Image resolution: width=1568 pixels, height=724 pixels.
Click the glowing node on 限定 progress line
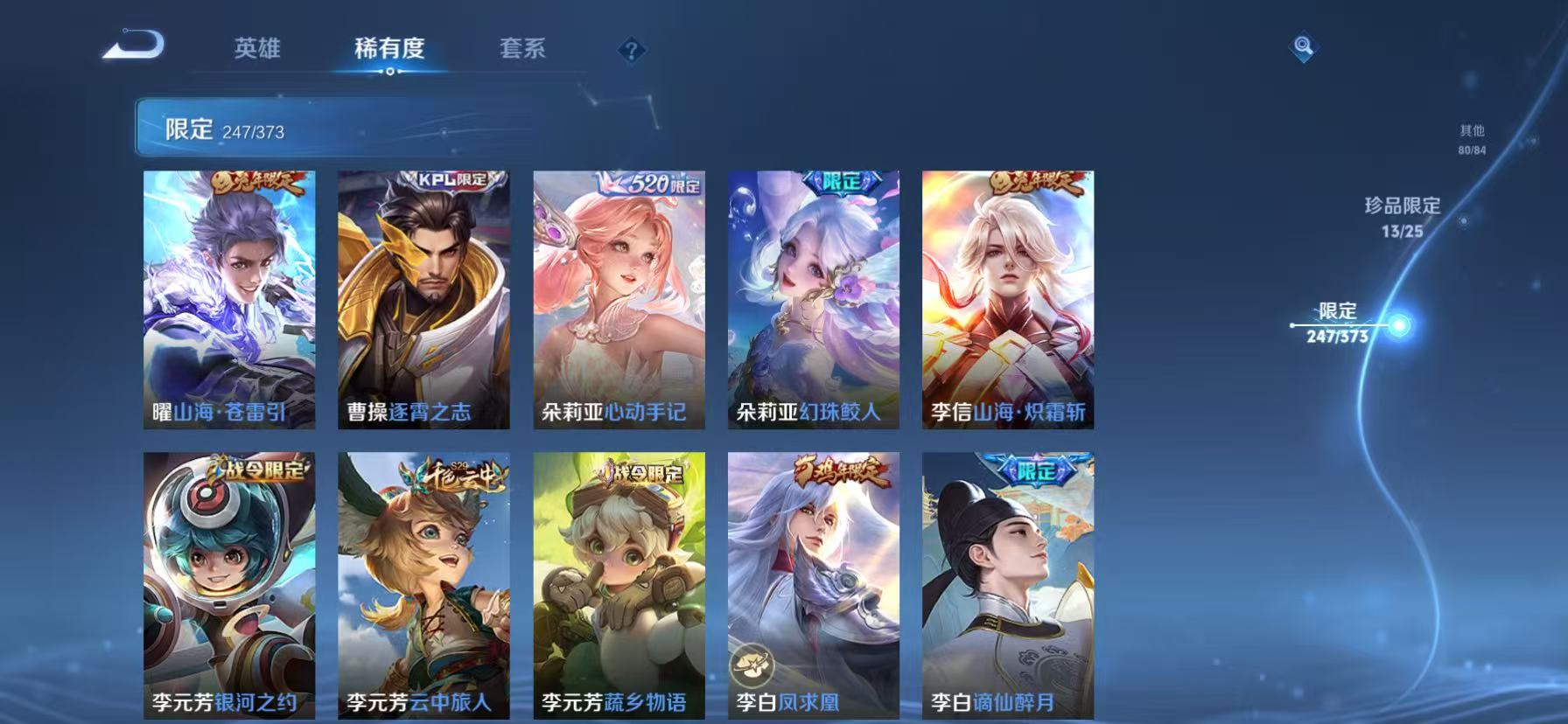(1401, 325)
